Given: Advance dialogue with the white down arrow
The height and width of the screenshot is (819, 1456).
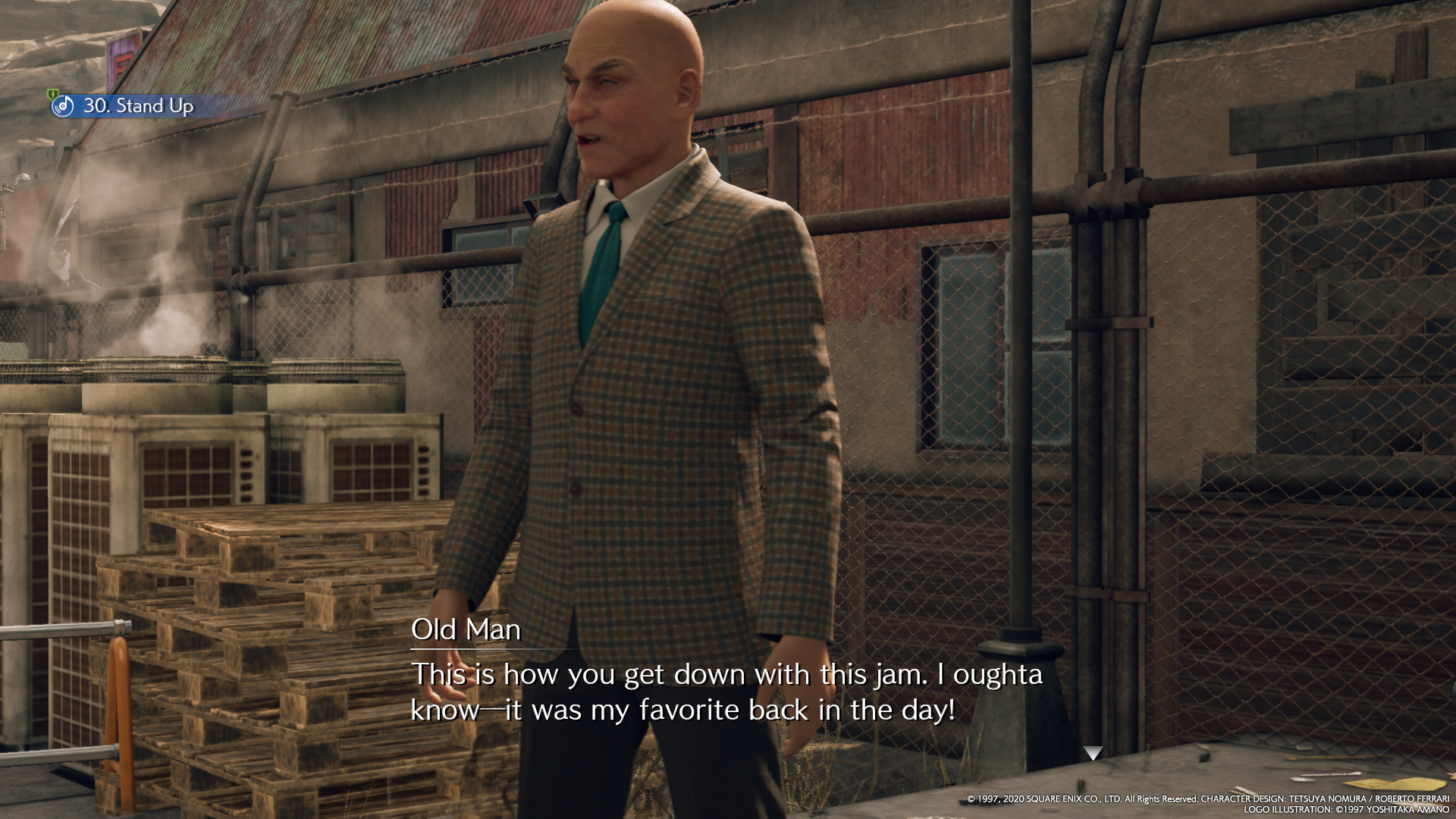Looking at the screenshot, I should pyautogui.click(x=1092, y=753).
